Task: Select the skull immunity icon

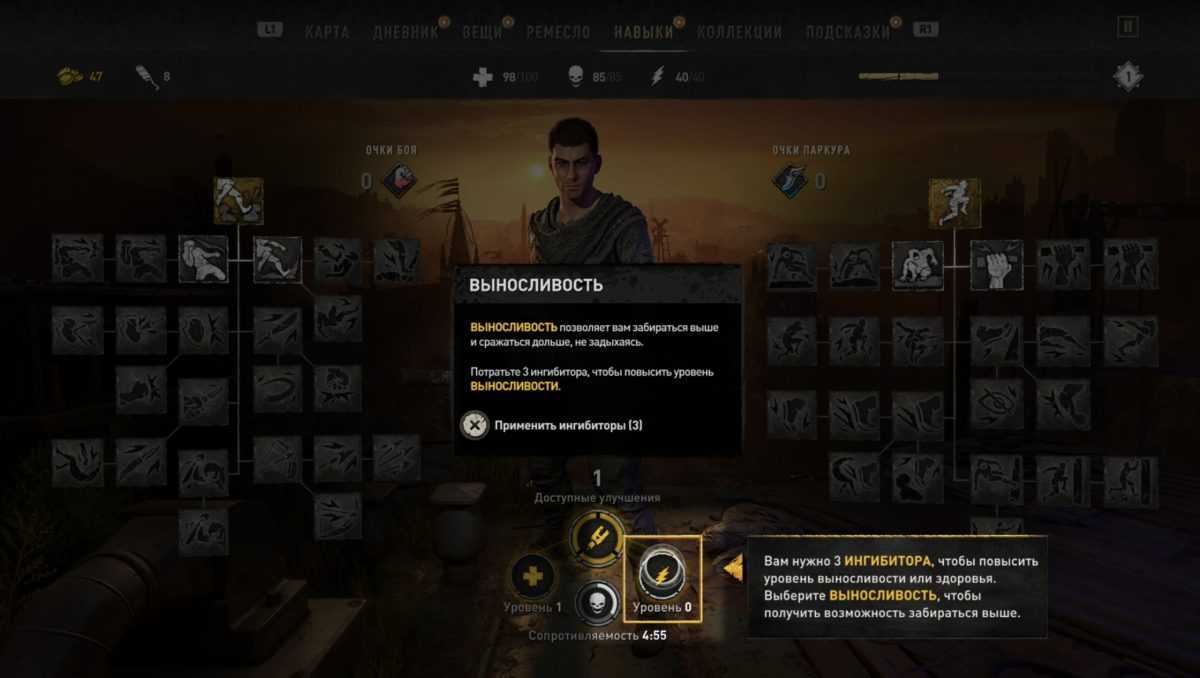Action: coord(597,602)
